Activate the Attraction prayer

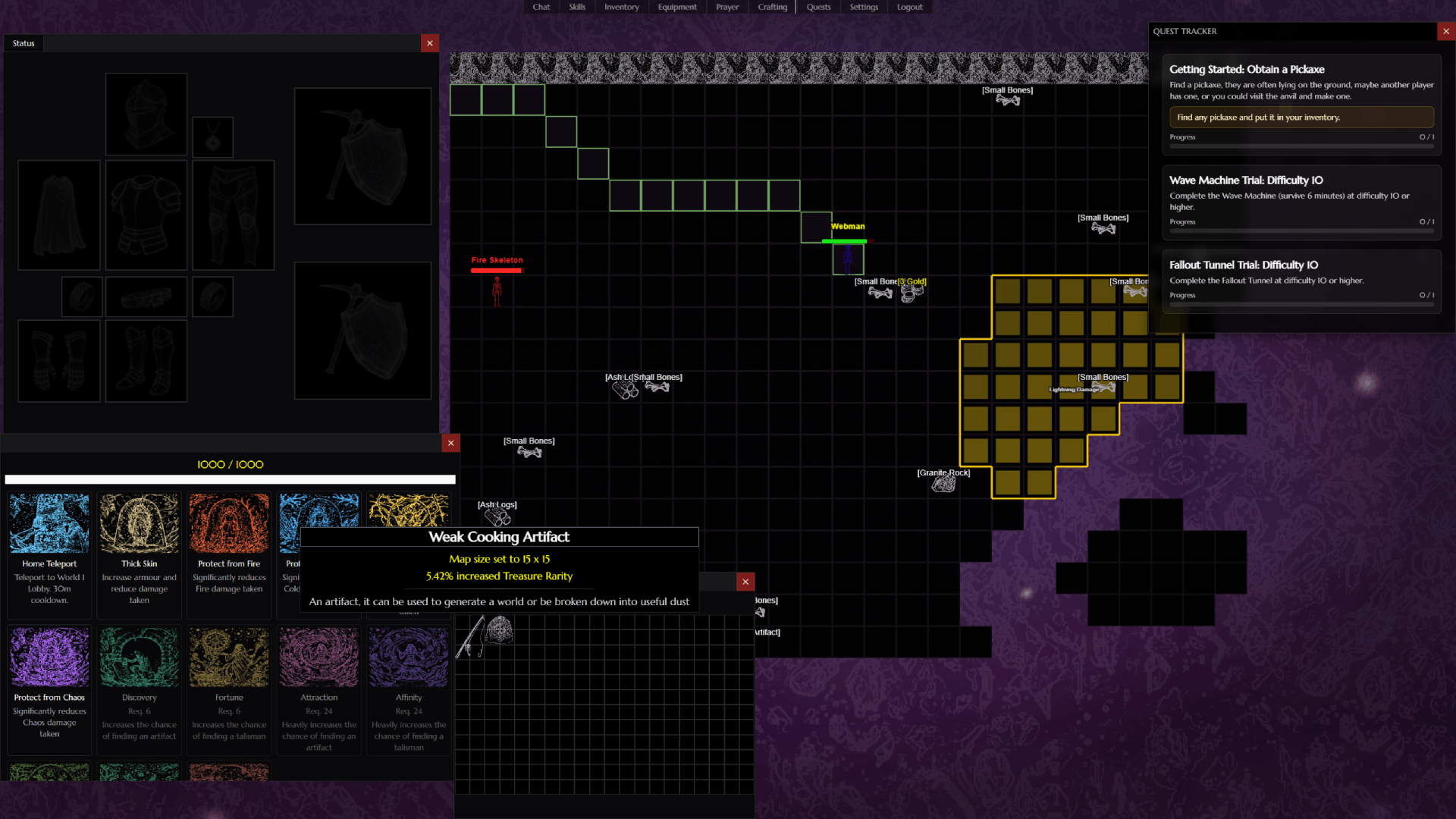tap(318, 657)
